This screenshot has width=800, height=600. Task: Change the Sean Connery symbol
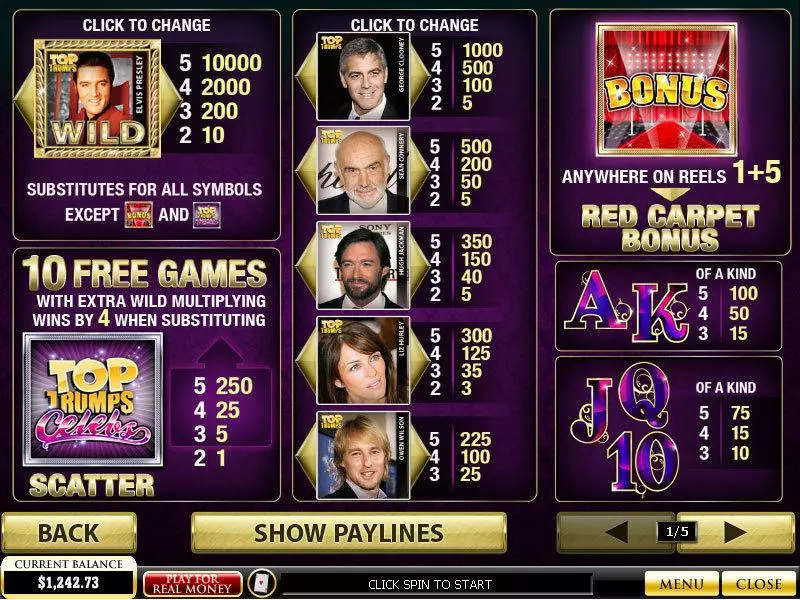click(x=350, y=168)
